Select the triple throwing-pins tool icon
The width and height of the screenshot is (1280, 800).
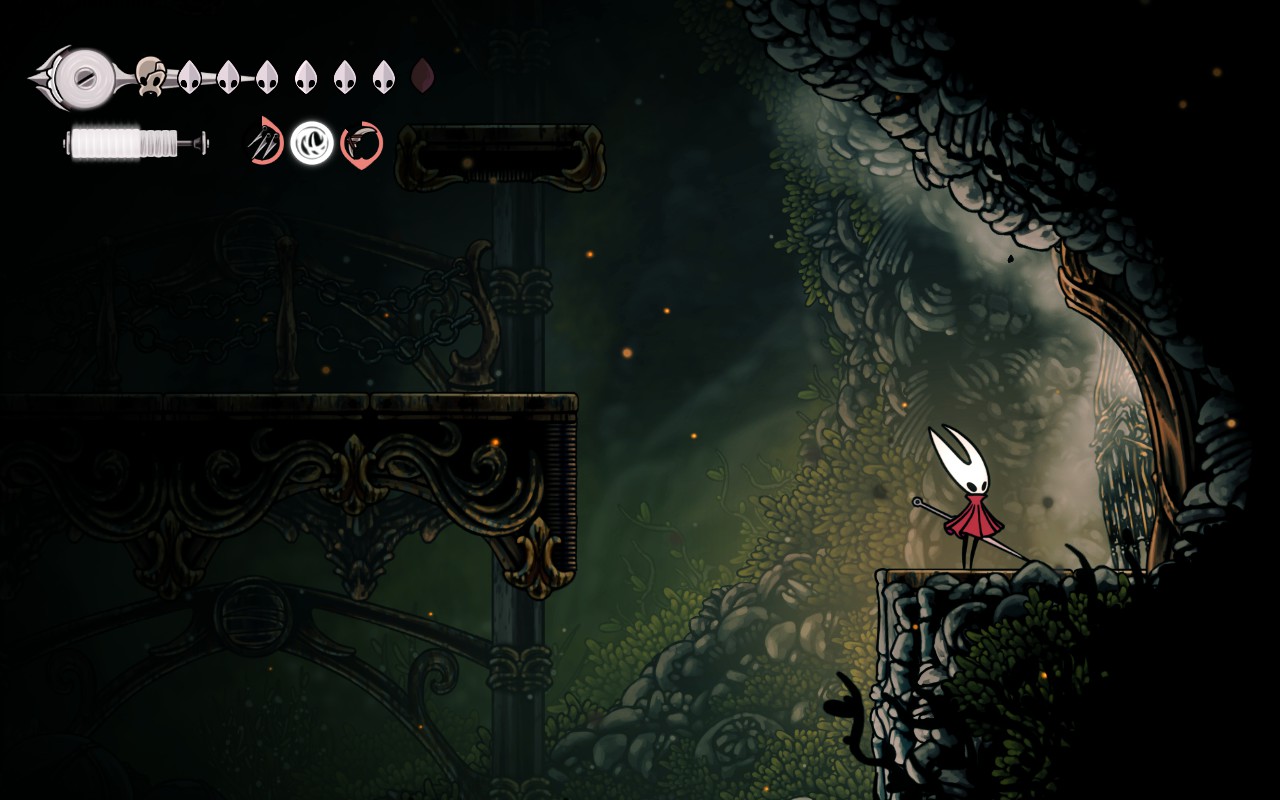tap(265, 142)
